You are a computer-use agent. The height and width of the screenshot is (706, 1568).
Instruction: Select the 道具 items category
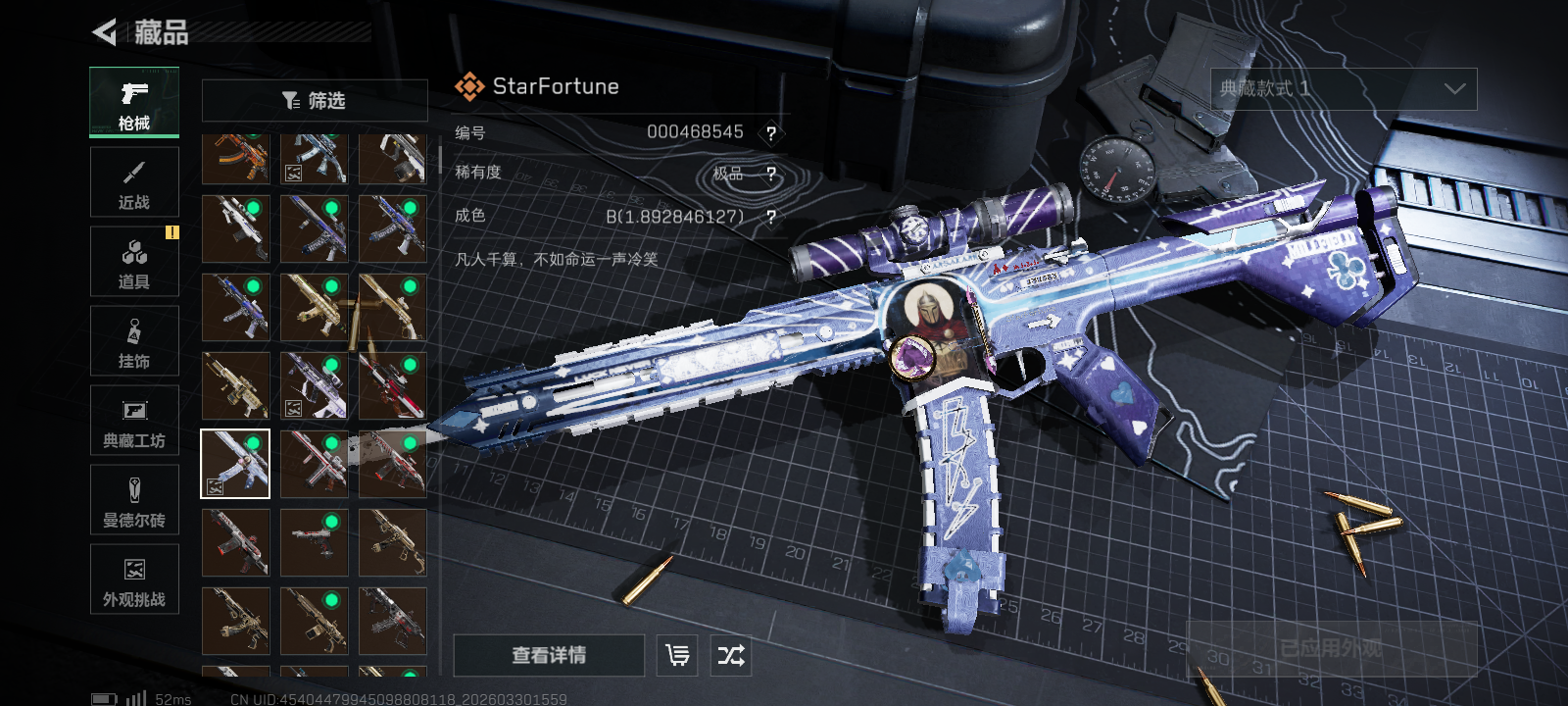click(x=134, y=262)
